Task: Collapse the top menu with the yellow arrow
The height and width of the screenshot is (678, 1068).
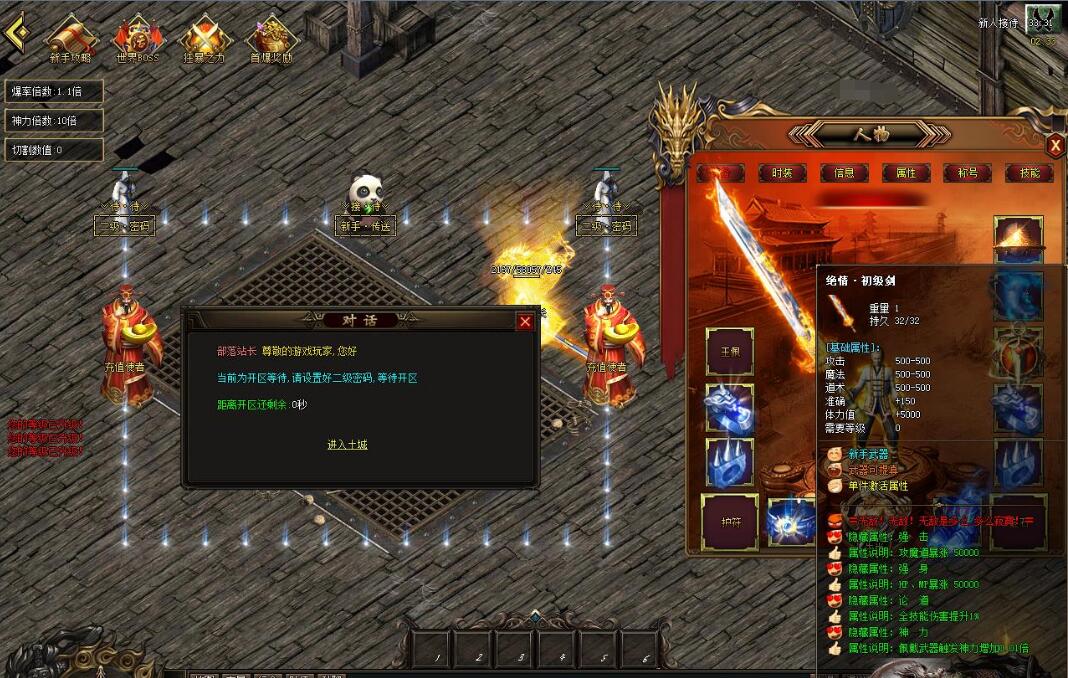Action: (x=15, y=32)
